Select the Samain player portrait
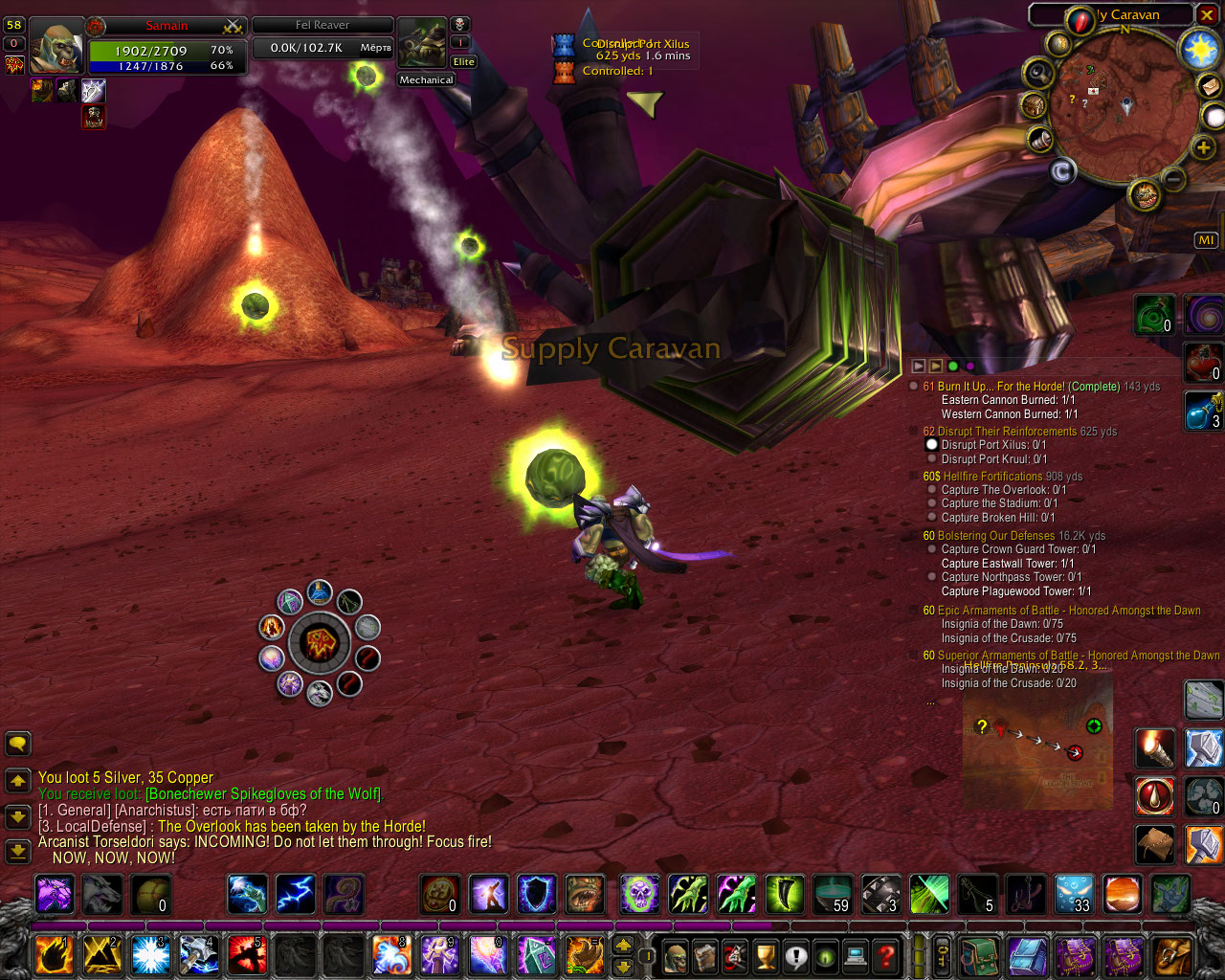Screen dimensions: 1225x980 tap(56, 46)
